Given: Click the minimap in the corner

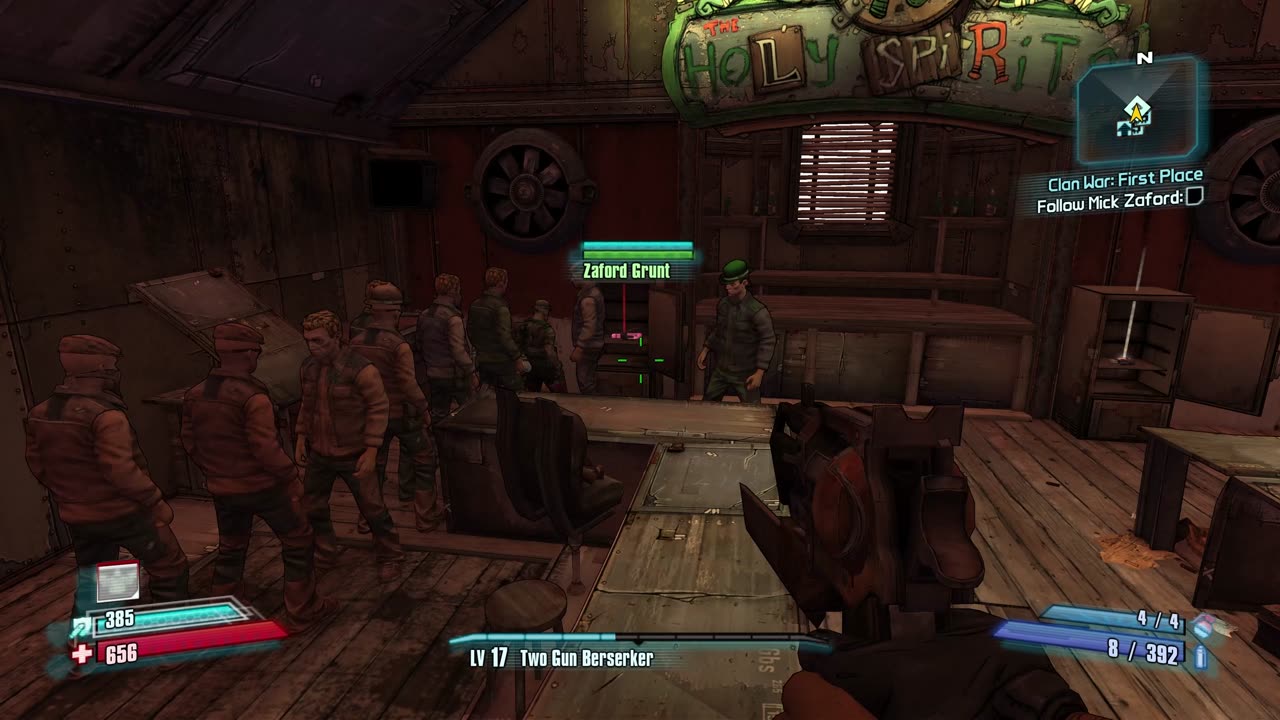Looking at the screenshot, I should click(1137, 110).
